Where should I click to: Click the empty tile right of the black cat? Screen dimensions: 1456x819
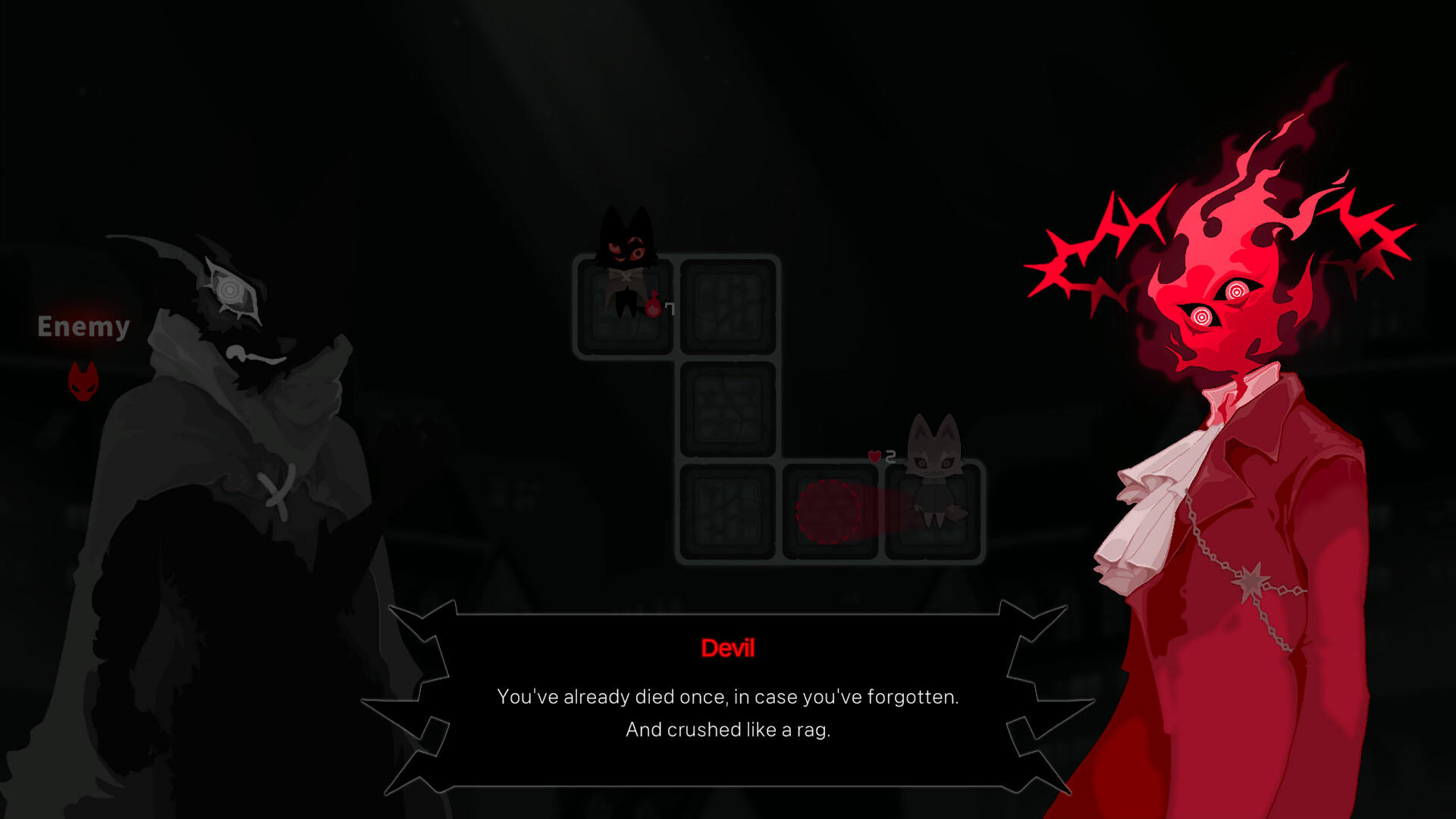tap(728, 307)
